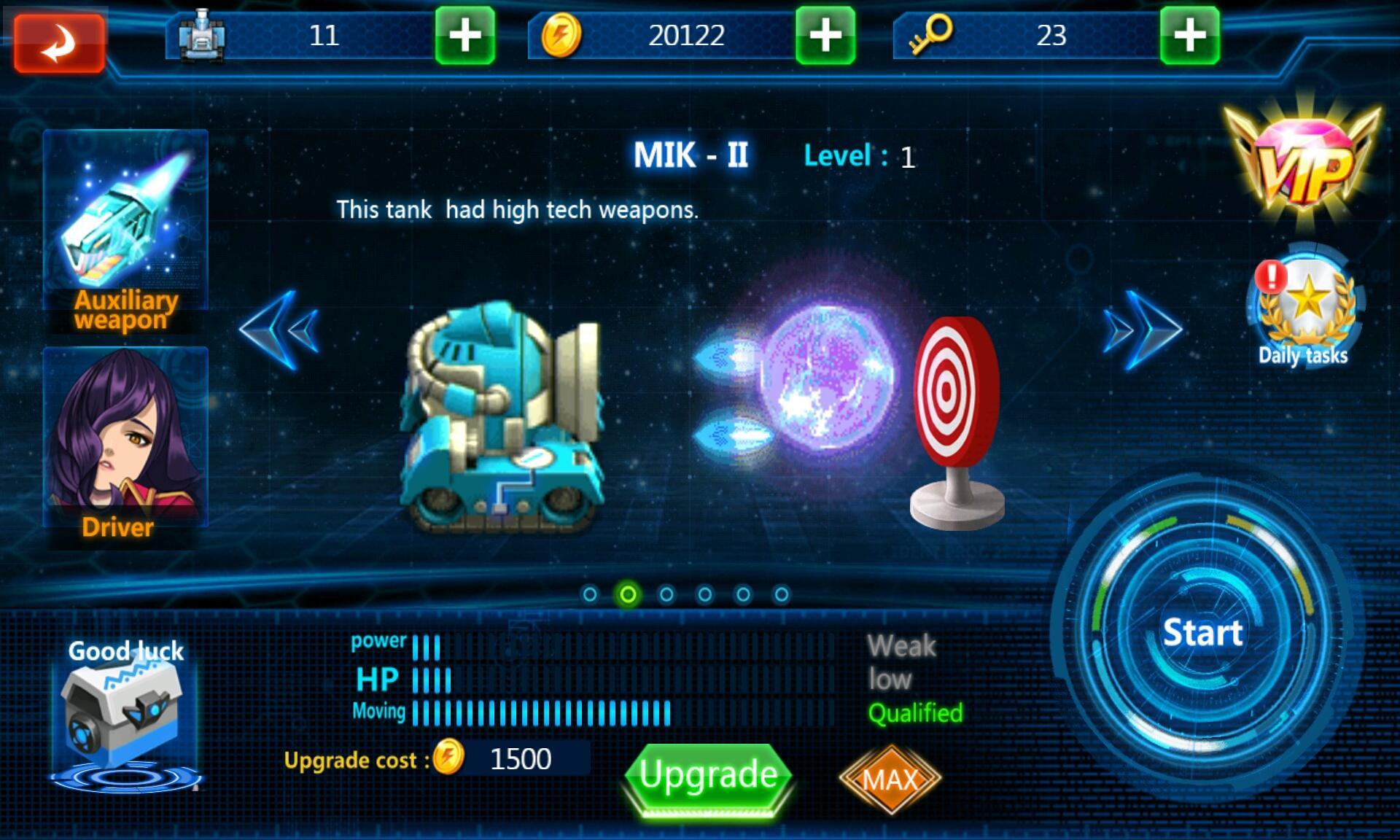Select the first tank page dot
The image size is (1400, 840).
[590, 595]
